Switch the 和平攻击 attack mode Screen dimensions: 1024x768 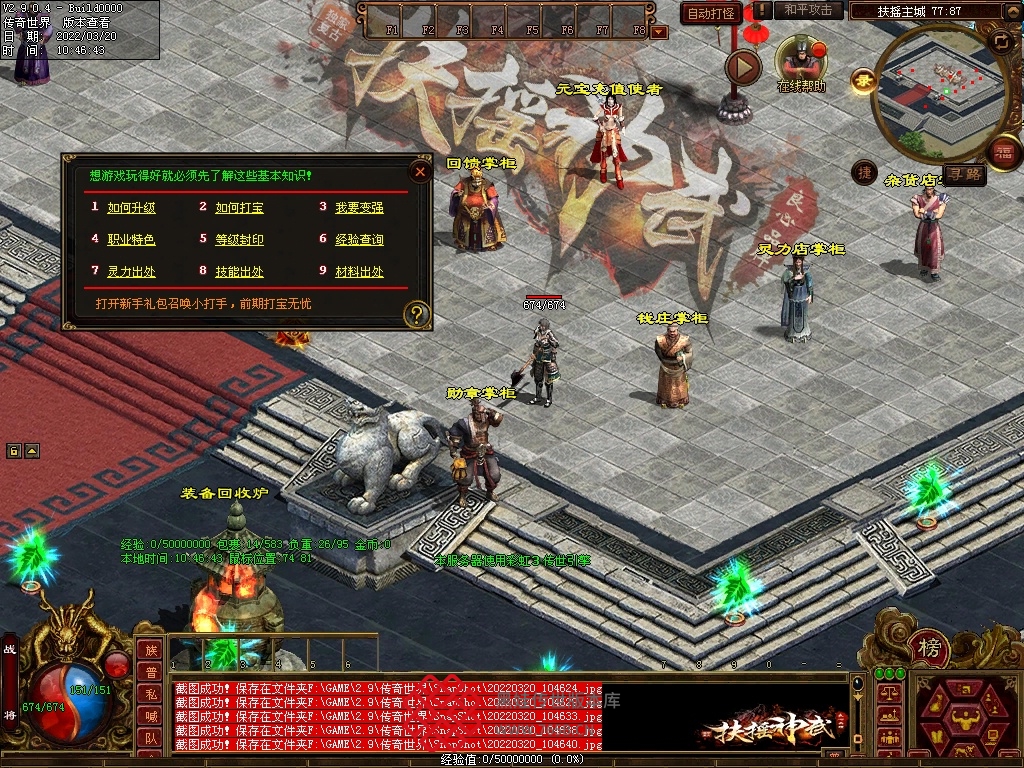tap(808, 10)
